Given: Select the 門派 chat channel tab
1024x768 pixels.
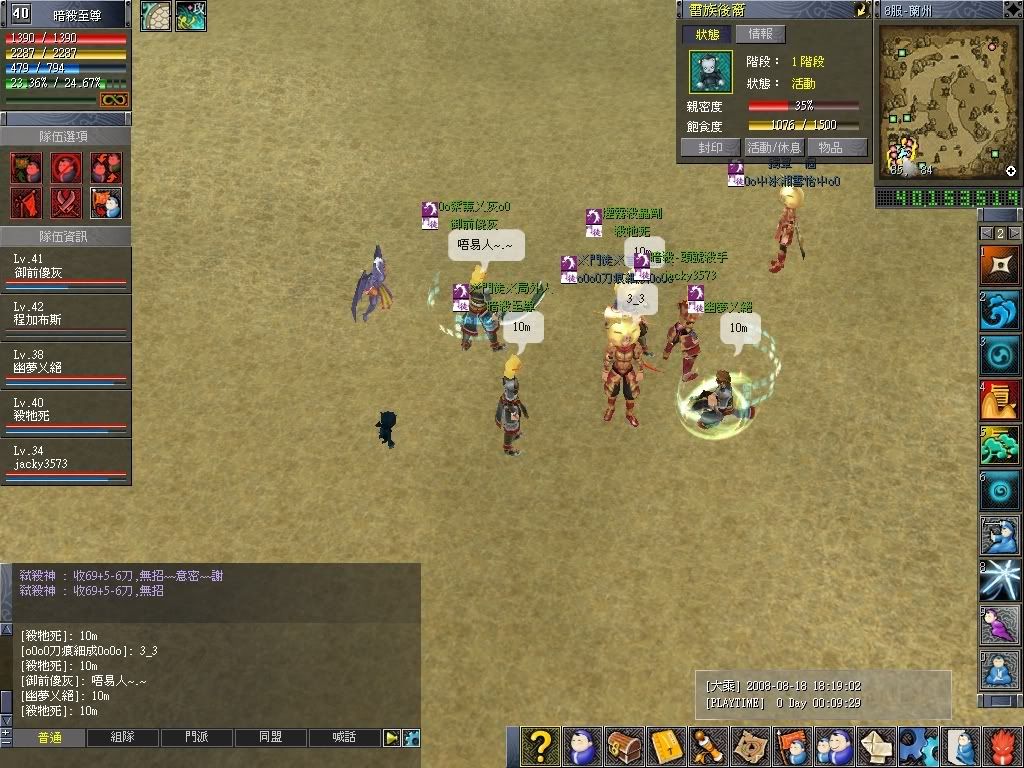Looking at the screenshot, I should (197, 738).
